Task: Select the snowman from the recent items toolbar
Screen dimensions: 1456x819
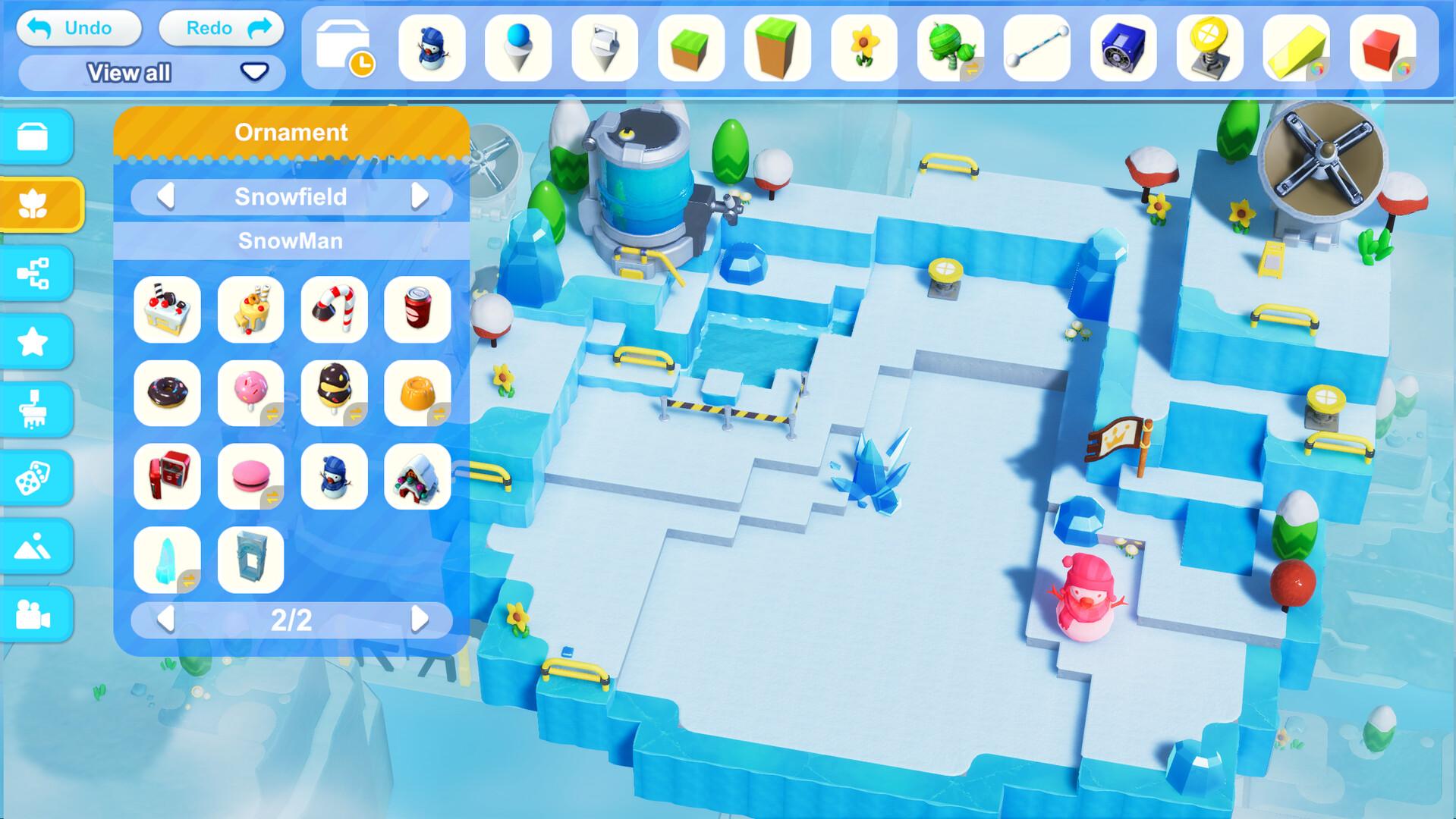Action: (x=432, y=49)
